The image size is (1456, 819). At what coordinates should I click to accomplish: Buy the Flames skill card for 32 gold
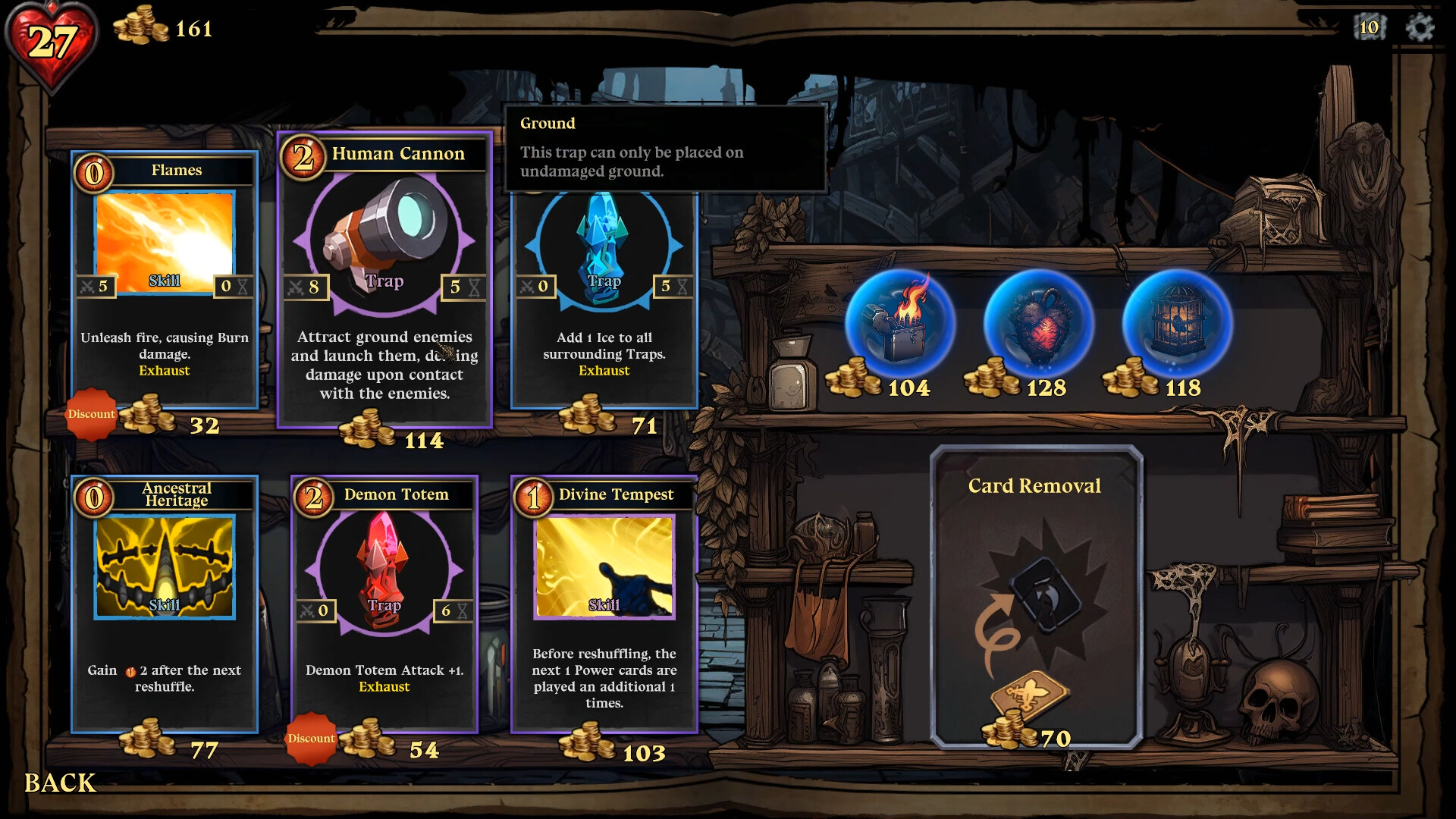click(x=164, y=281)
